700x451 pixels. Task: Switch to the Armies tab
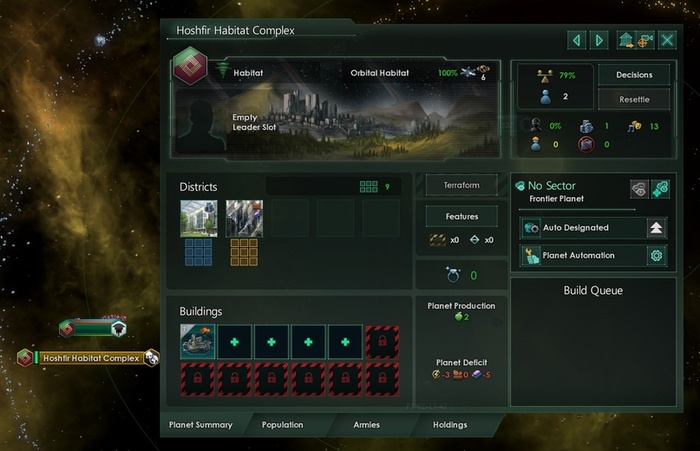(x=366, y=425)
